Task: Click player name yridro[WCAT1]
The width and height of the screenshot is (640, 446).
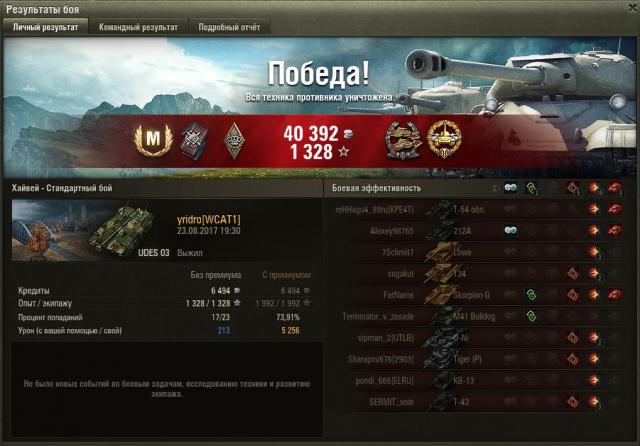Action: 208,219
